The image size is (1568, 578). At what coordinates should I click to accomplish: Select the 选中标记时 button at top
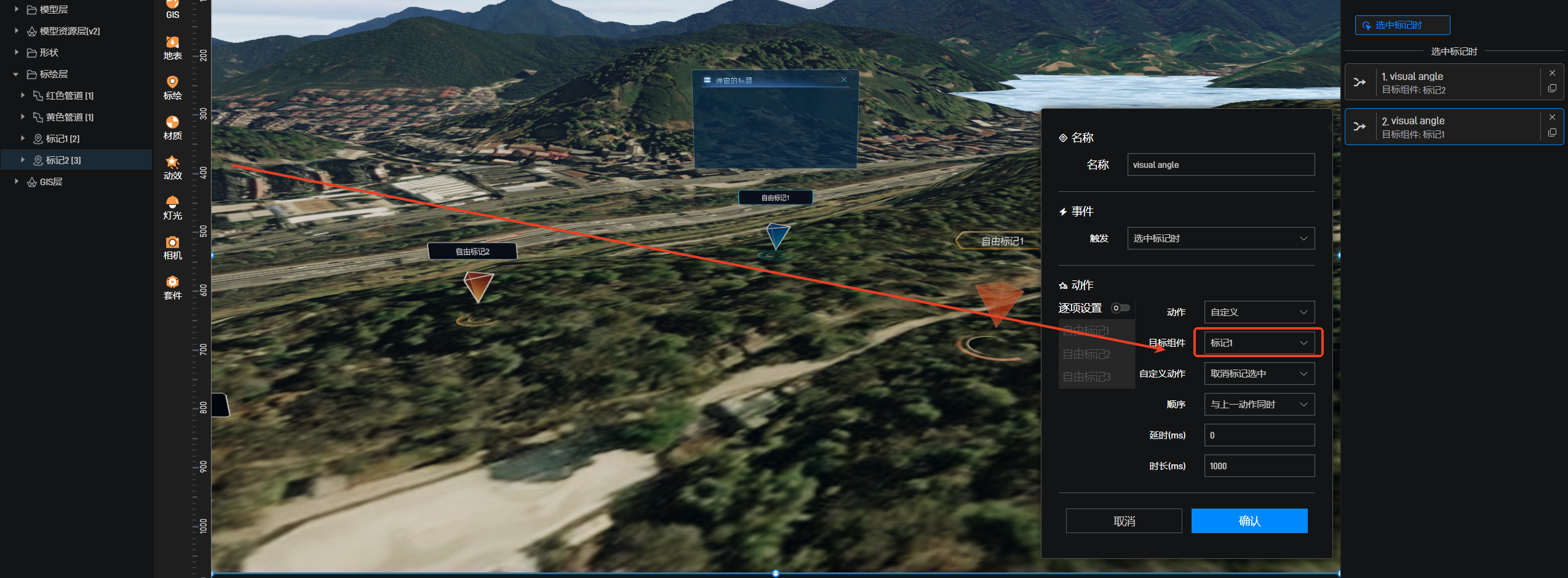click(1402, 25)
